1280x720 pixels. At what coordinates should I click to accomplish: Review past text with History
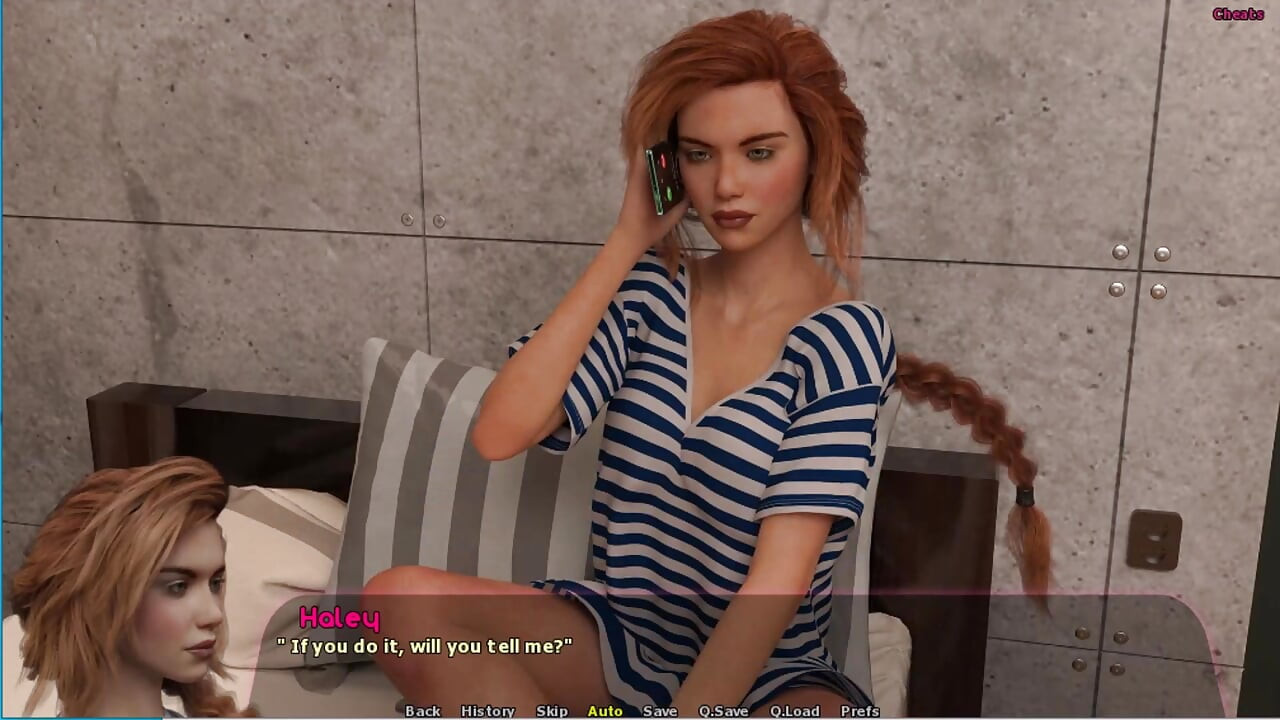(x=489, y=711)
